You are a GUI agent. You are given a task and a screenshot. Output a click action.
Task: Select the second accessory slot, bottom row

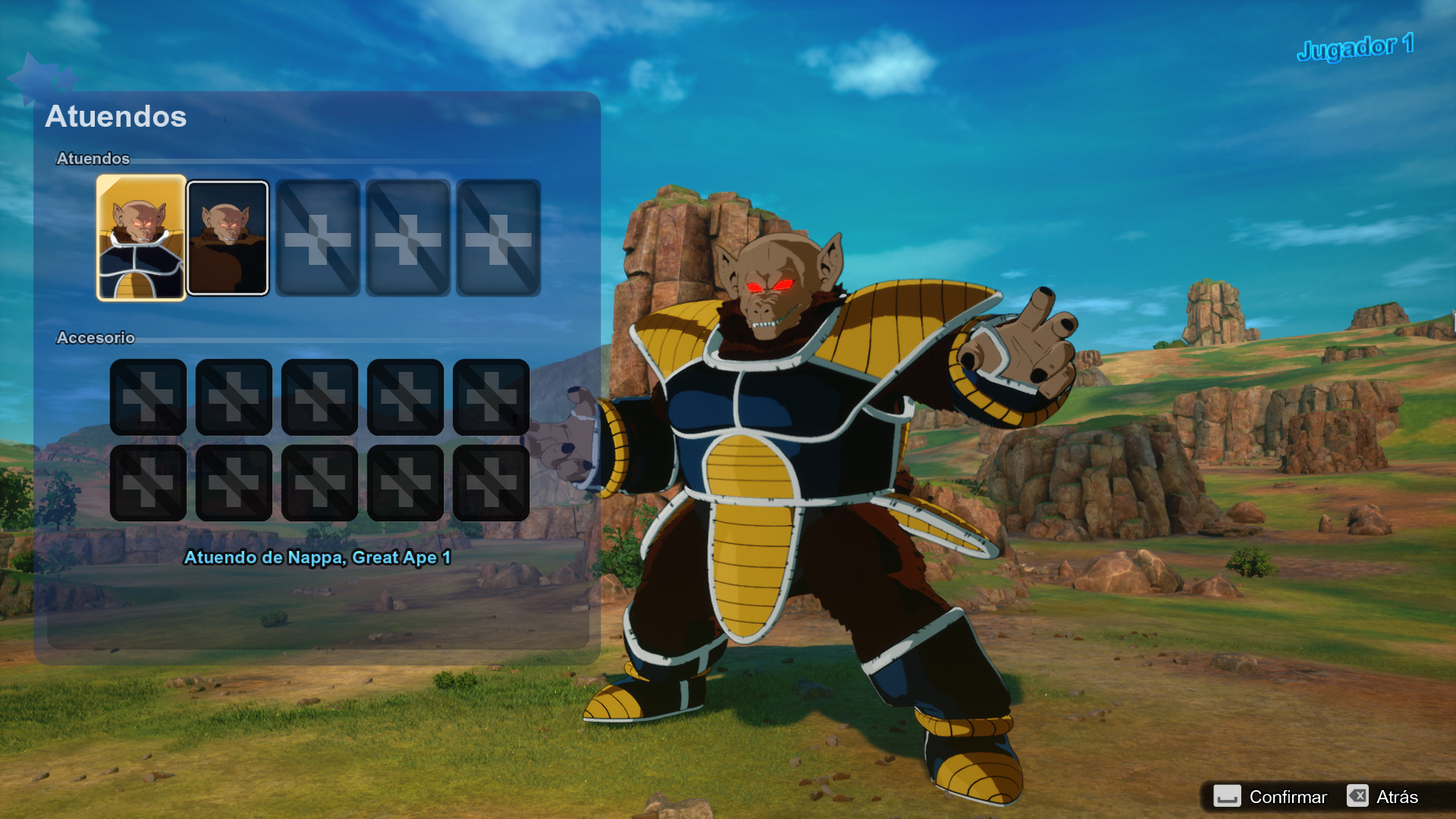[234, 482]
